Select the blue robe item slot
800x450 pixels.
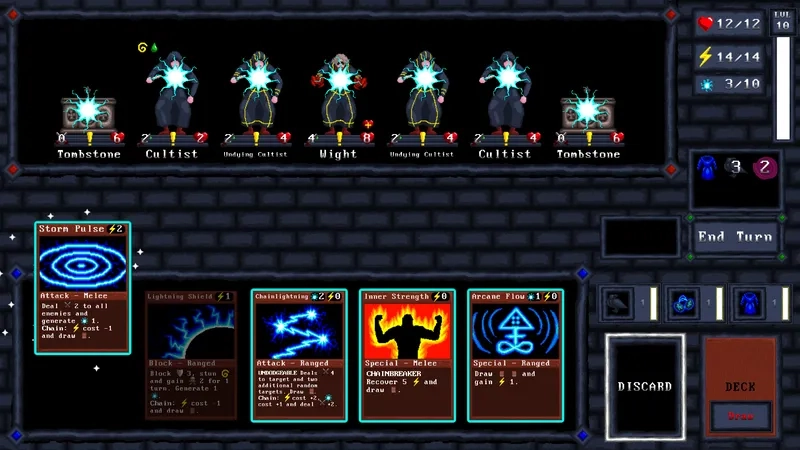pyautogui.click(x=747, y=303)
